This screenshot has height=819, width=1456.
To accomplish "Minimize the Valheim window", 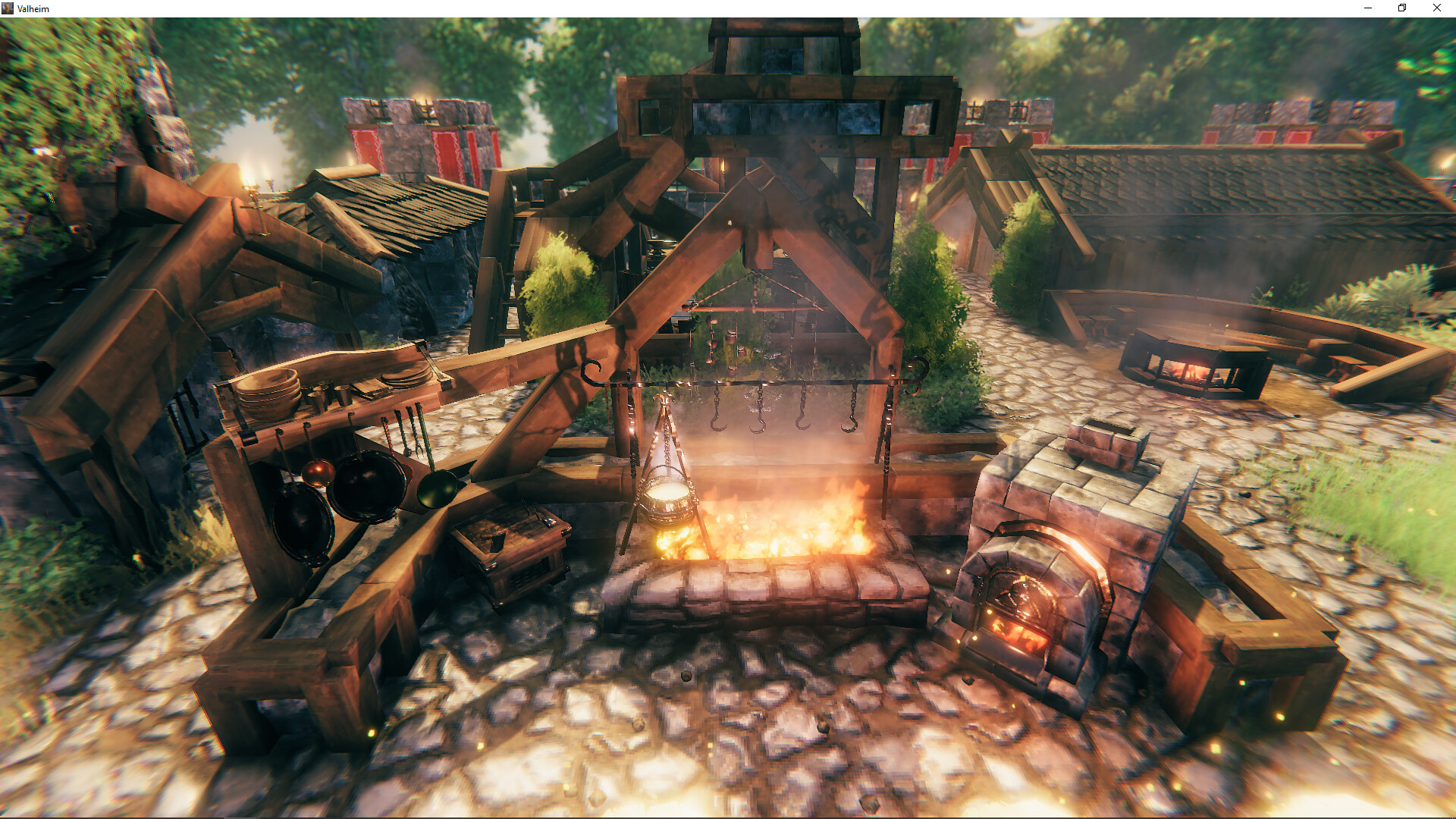I will [x=1368, y=8].
